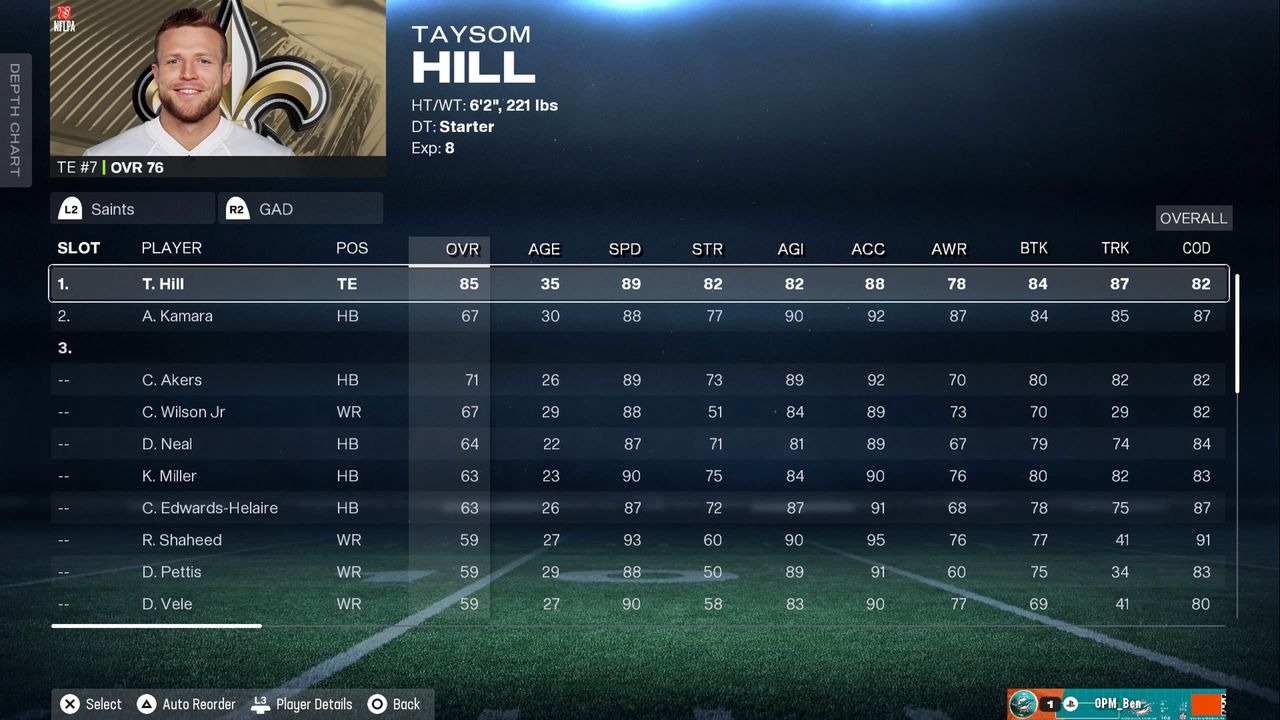Toggle sorting by the AGE column
Viewport: 1280px width, 720px height.
[x=543, y=249]
